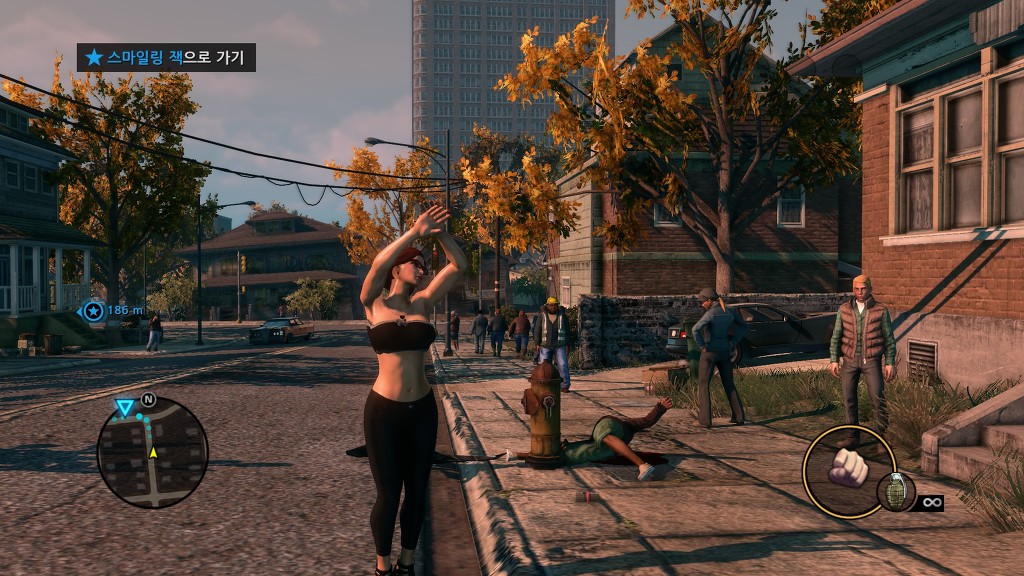1024x576 pixels.
Task: Select the fist melee weapon icon
Action: click(x=849, y=466)
